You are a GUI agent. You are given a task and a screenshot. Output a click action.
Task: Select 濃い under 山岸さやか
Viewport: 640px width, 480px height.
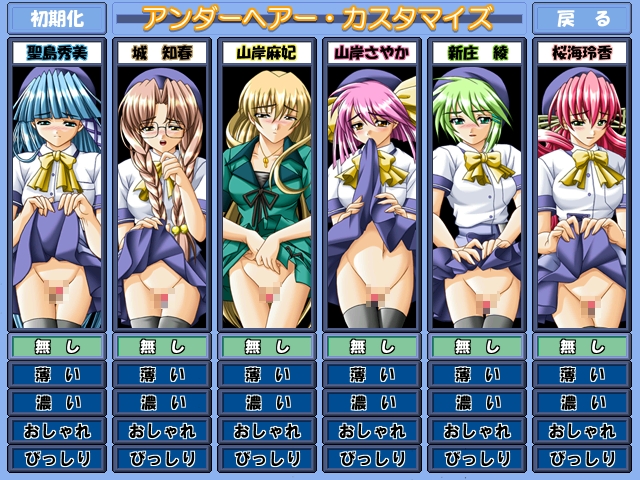pos(371,403)
